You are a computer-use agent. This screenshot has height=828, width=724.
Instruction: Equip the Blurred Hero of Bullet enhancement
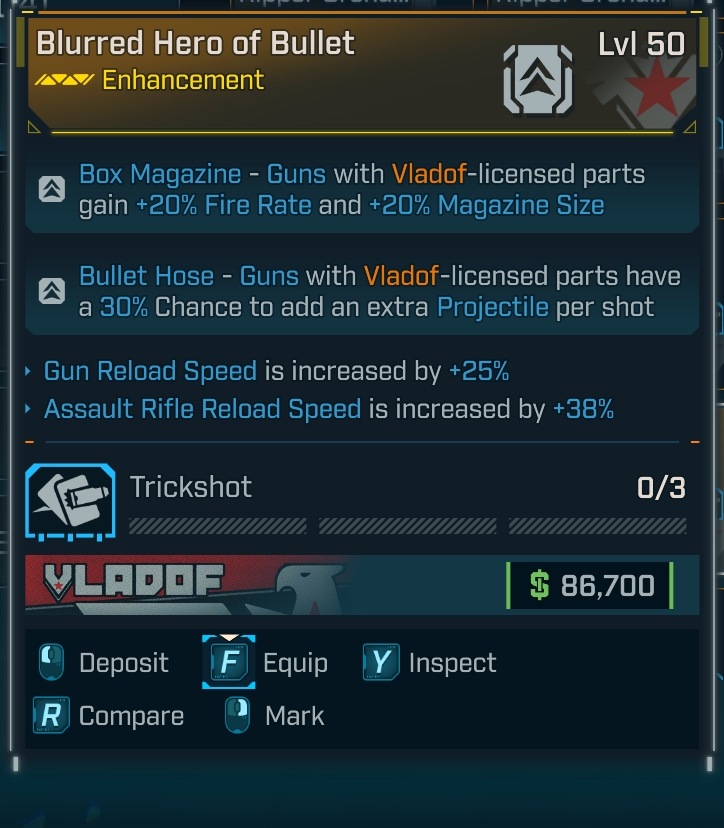pyautogui.click(x=266, y=663)
